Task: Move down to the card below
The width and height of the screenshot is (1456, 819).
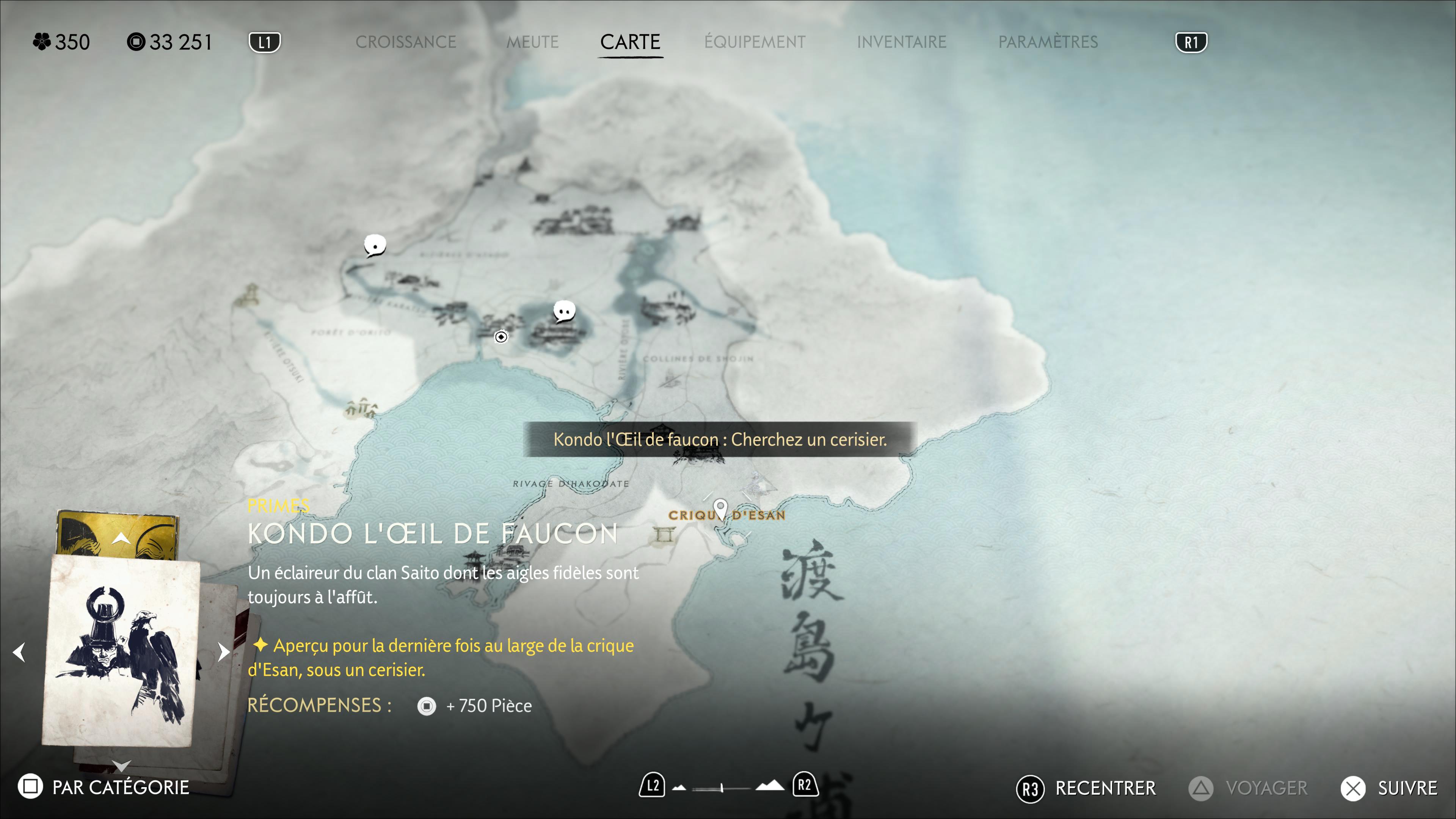Action: tap(121, 766)
